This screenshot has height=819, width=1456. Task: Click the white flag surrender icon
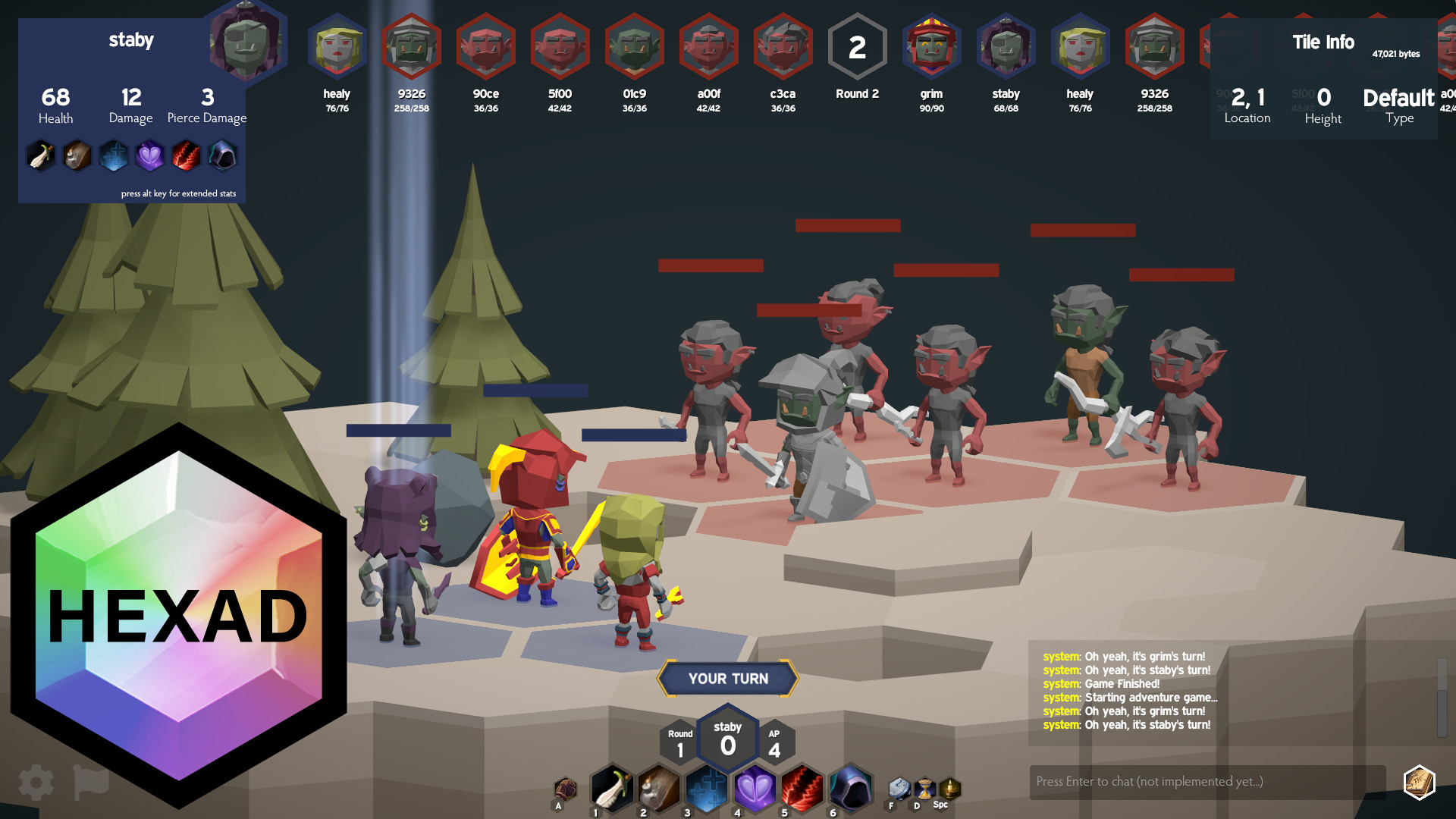coord(90,783)
